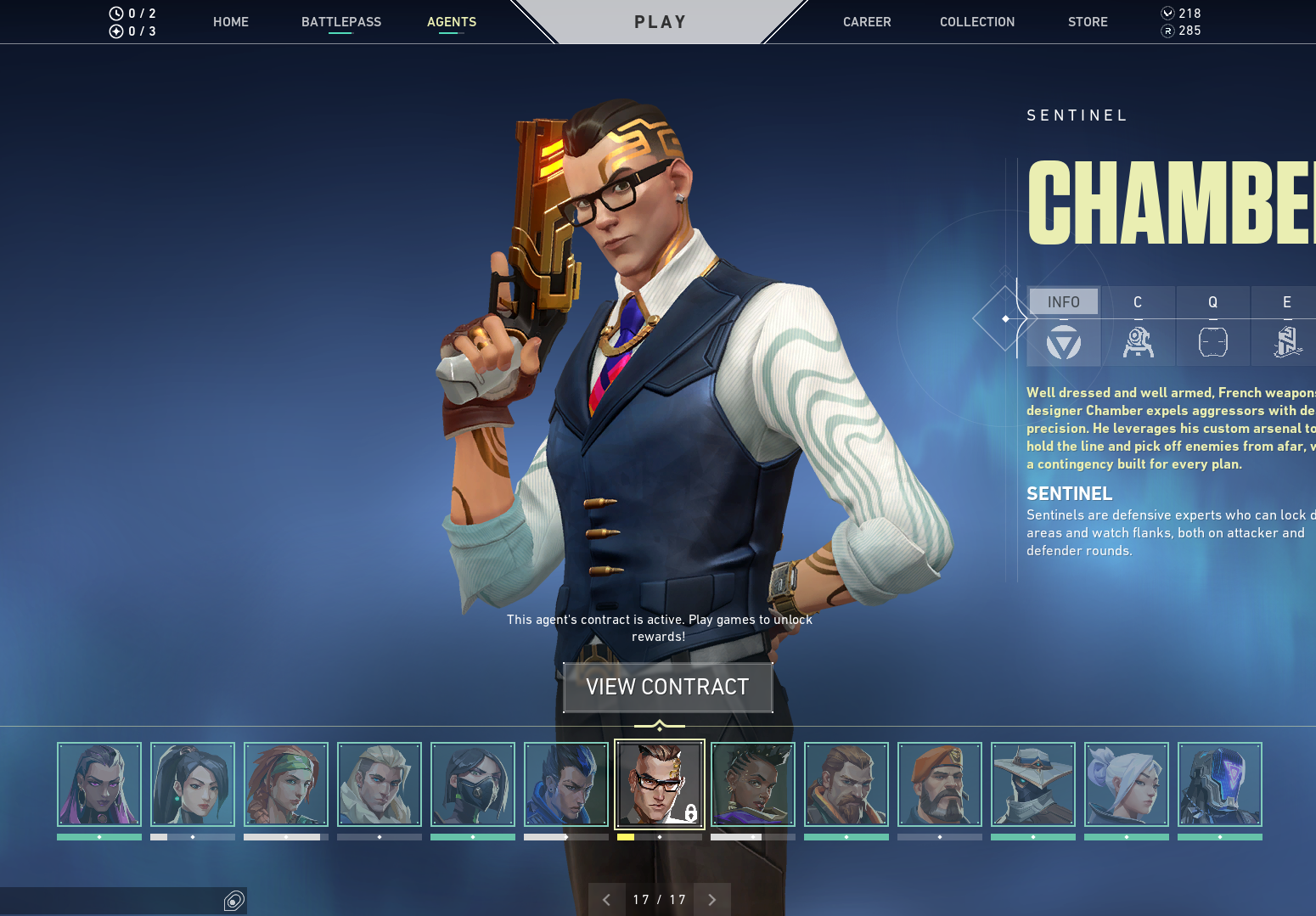1316x916 pixels.
Task: Open the Career page
Action: [867, 22]
